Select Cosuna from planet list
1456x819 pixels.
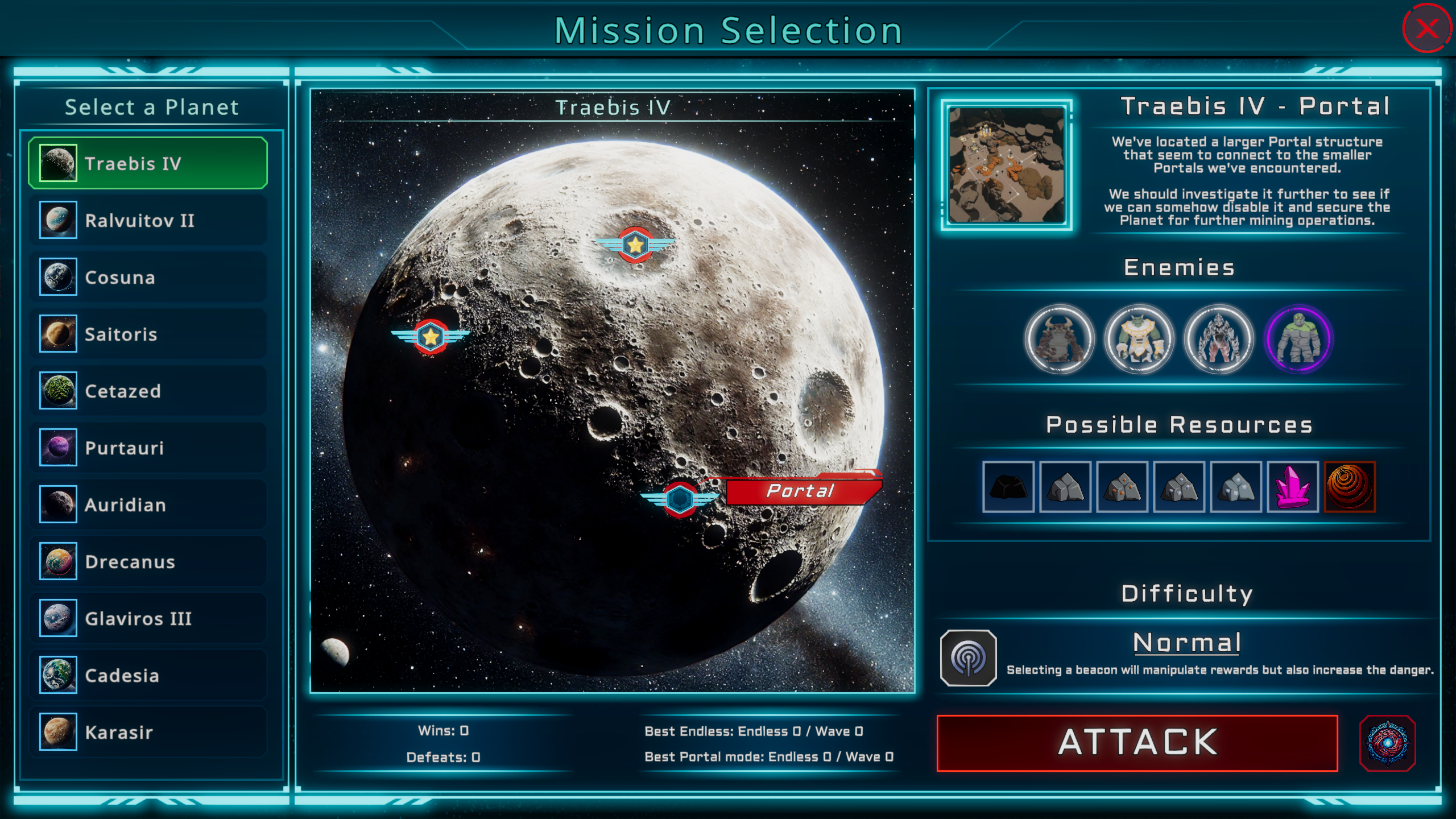pyautogui.click(x=148, y=277)
